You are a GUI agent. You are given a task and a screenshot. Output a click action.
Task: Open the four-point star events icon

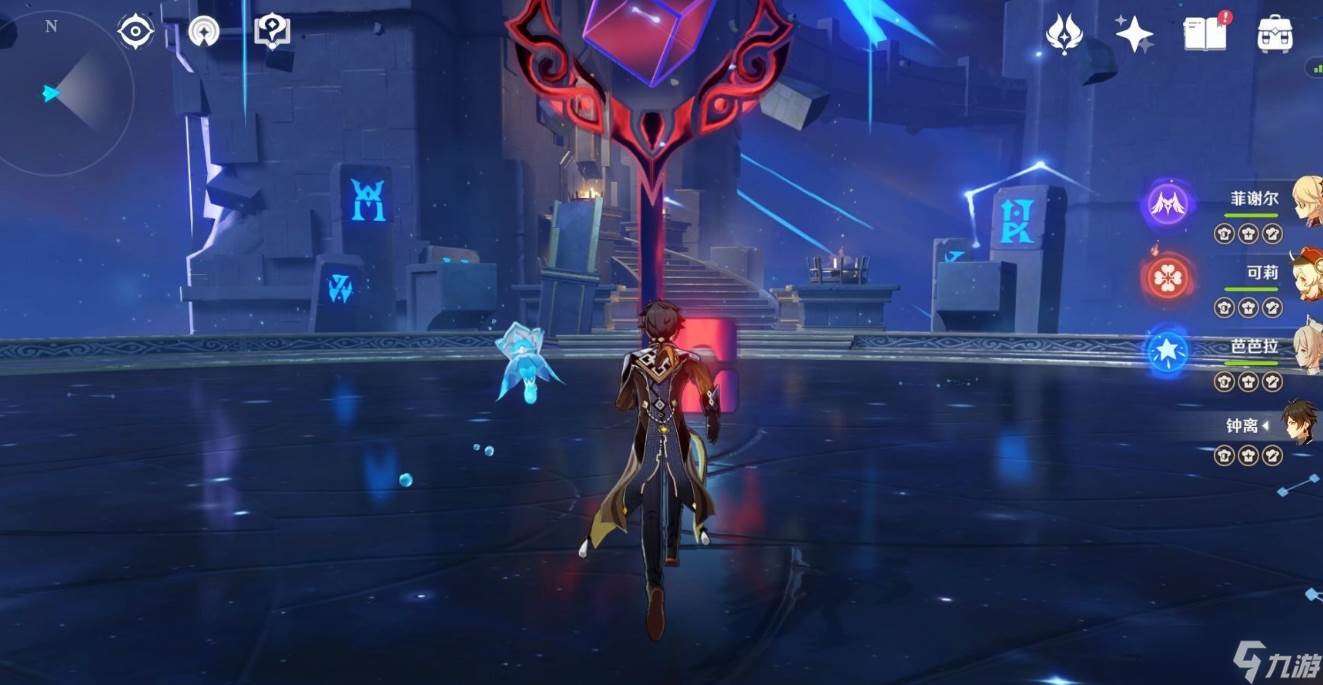[1134, 34]
